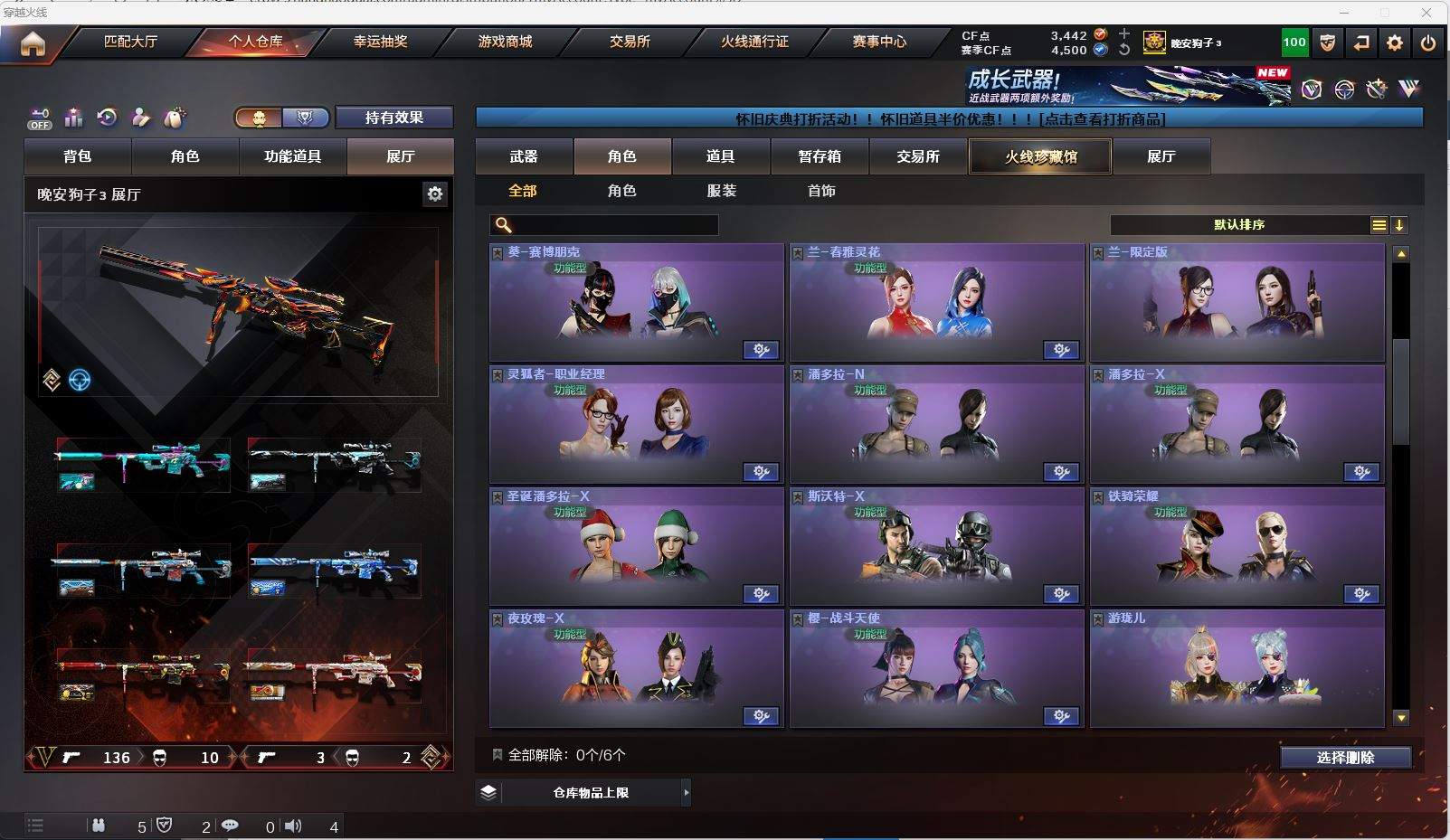Click the 选择删除 button
This screenshot has height=840, width=1450.
[1345, 758]
